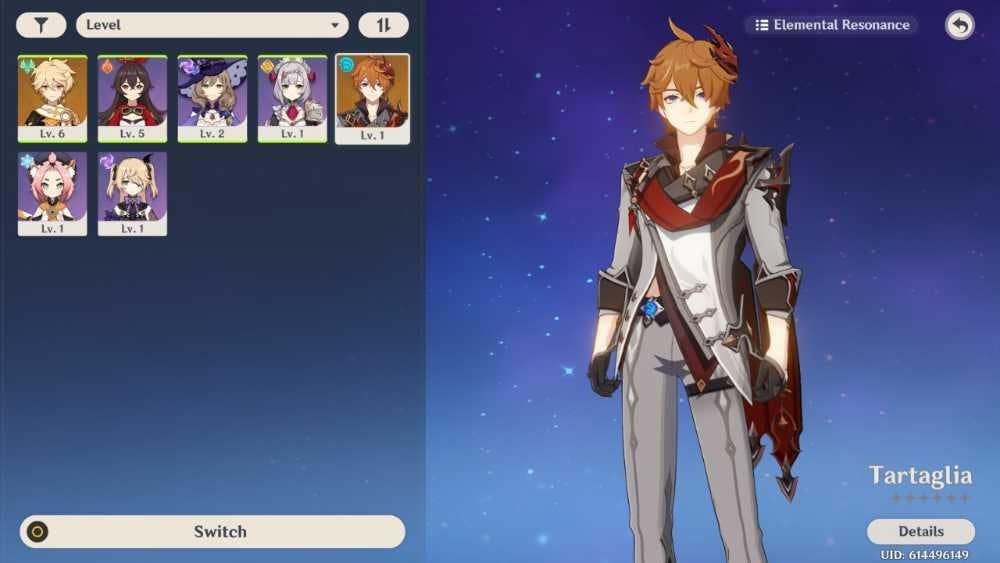Open Tartaglia's Details
Screen dimensions: 1000x563
pos(920,531)
